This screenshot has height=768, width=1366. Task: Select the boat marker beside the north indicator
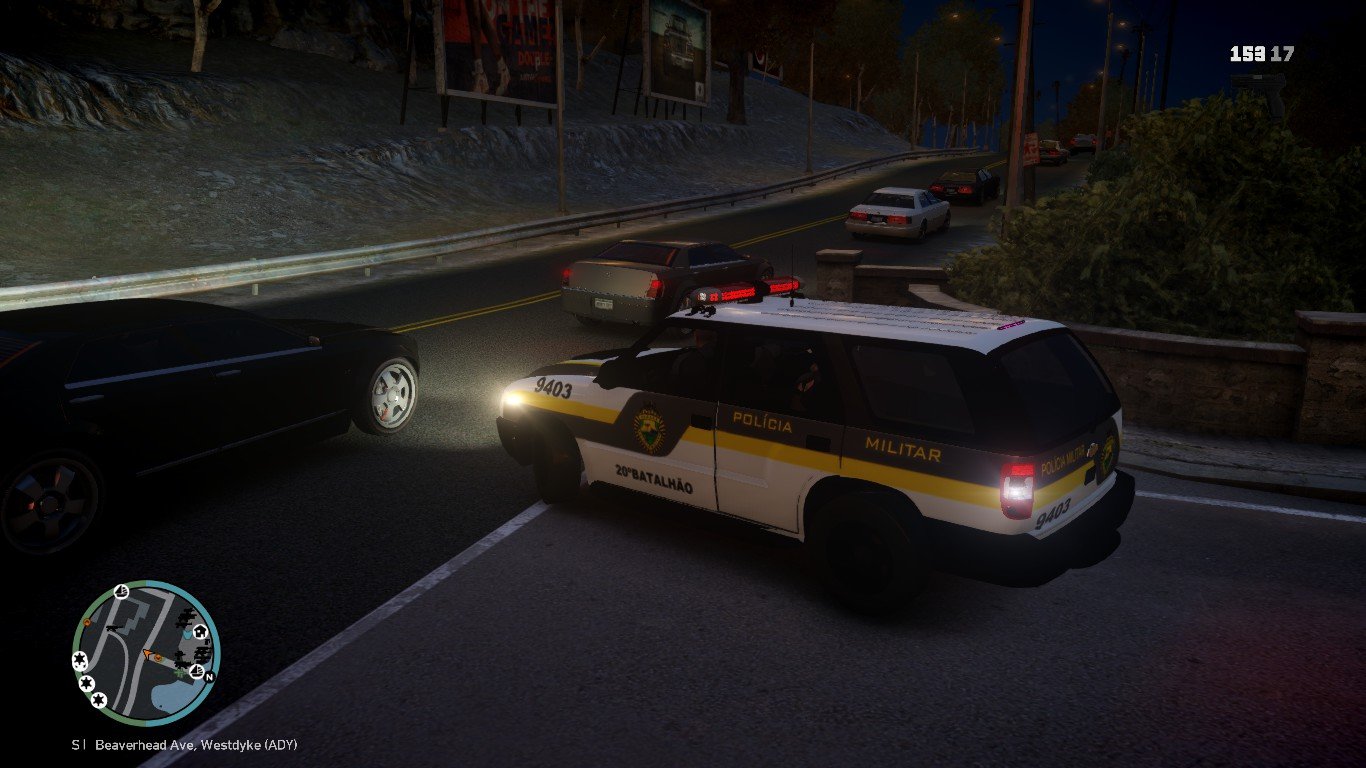pos(197,671)
